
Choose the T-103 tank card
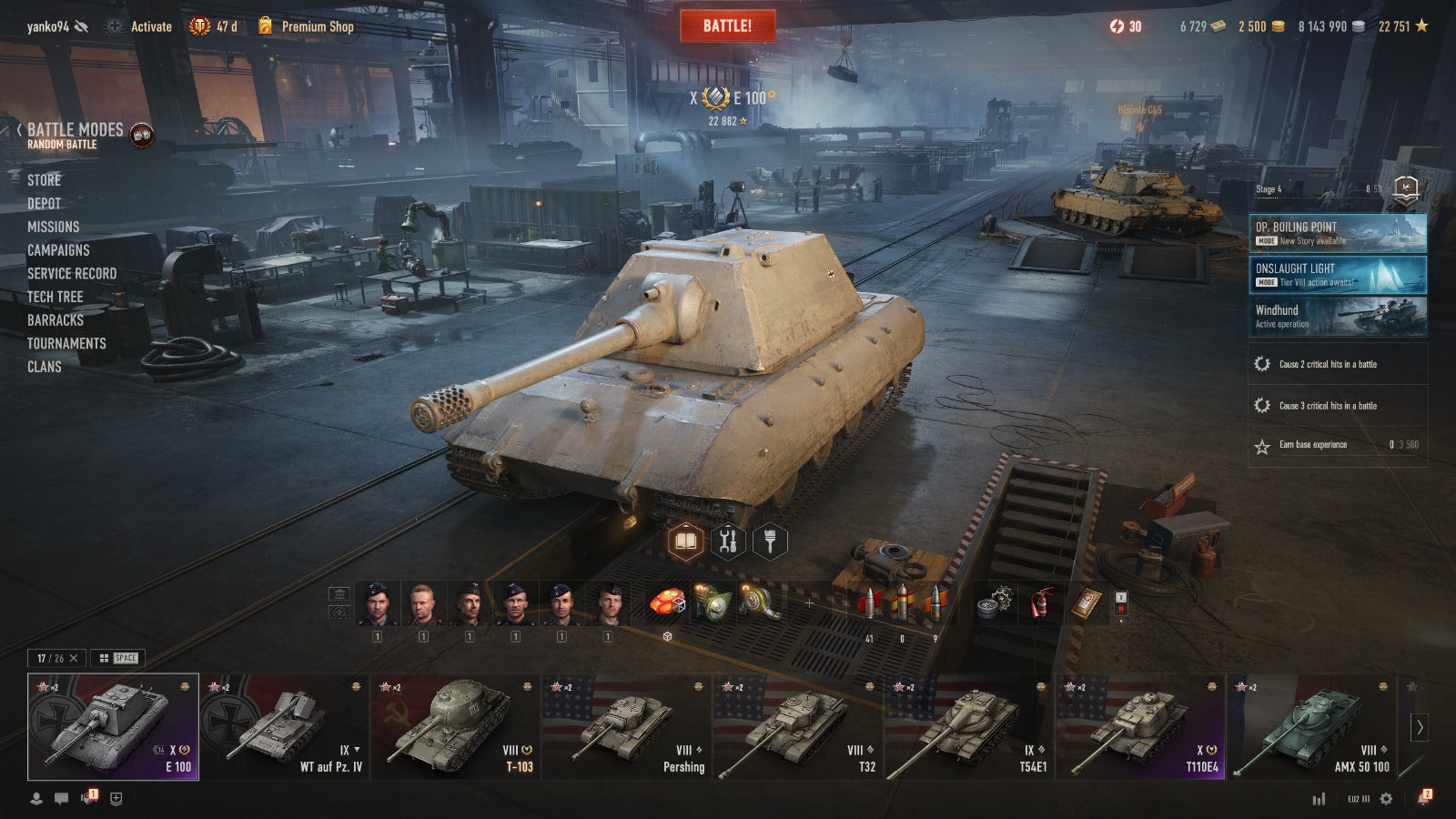coord(455,726)
